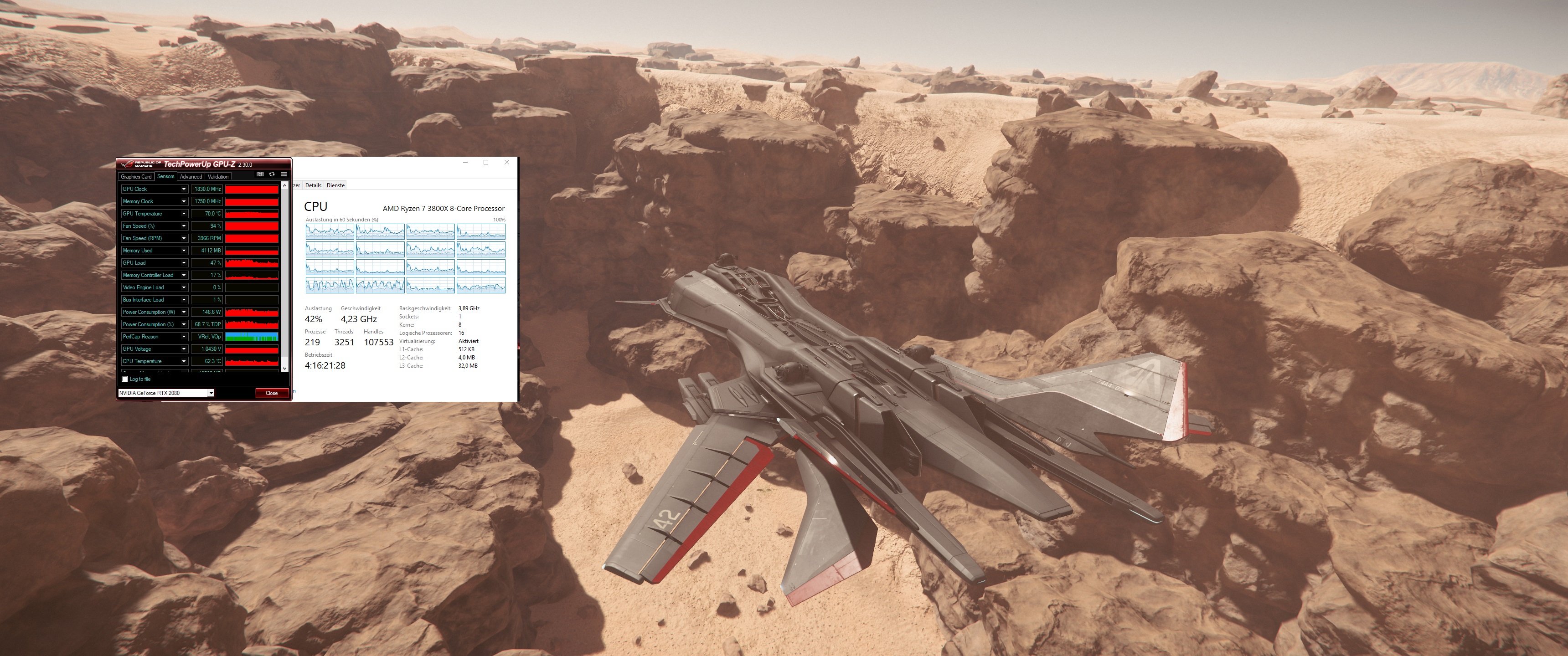Click the refresh sensors icon in GPU-Z titlebar
The width and height of the screenshot is (1568, 656).
click(x=272, y=174)
